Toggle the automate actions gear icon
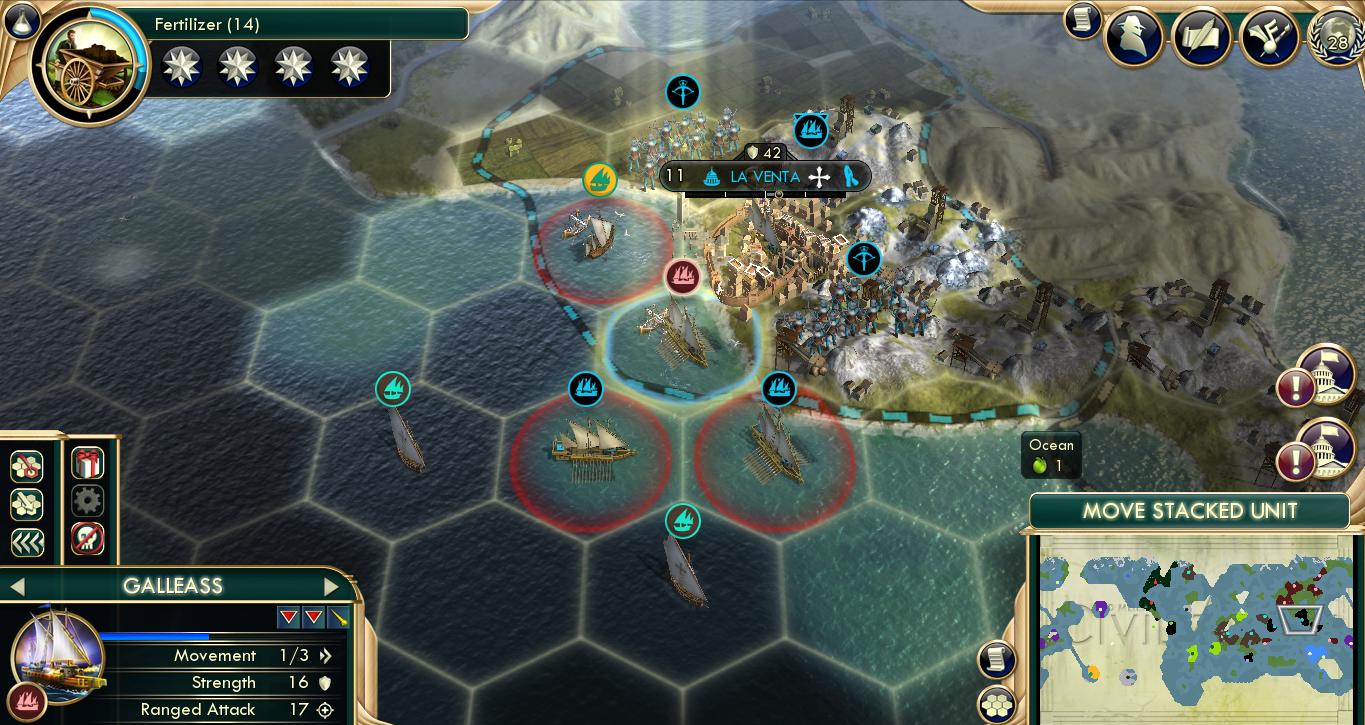 click(x=88, y=501)
